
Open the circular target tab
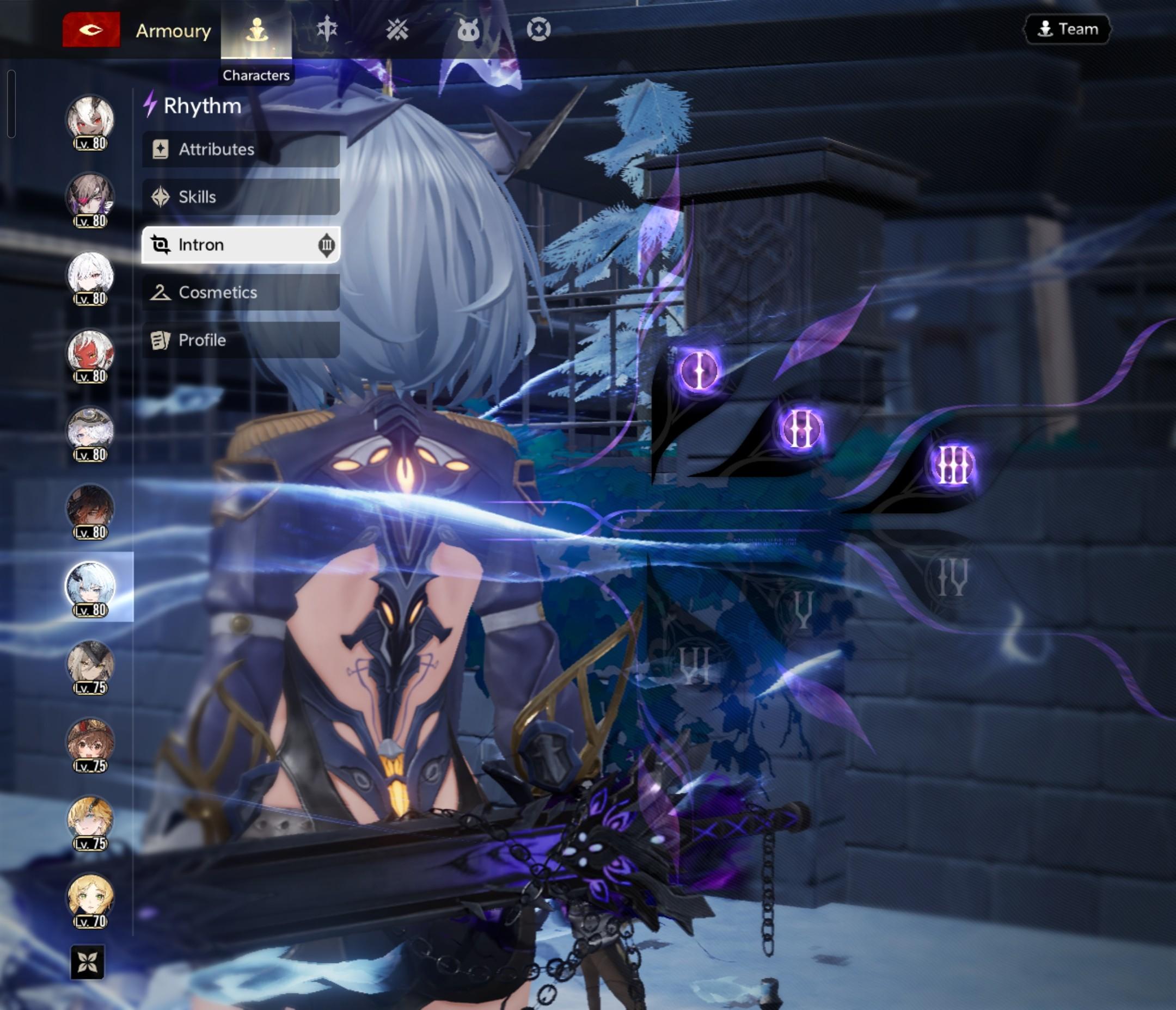pyautogui.click(x=538, y=29)
